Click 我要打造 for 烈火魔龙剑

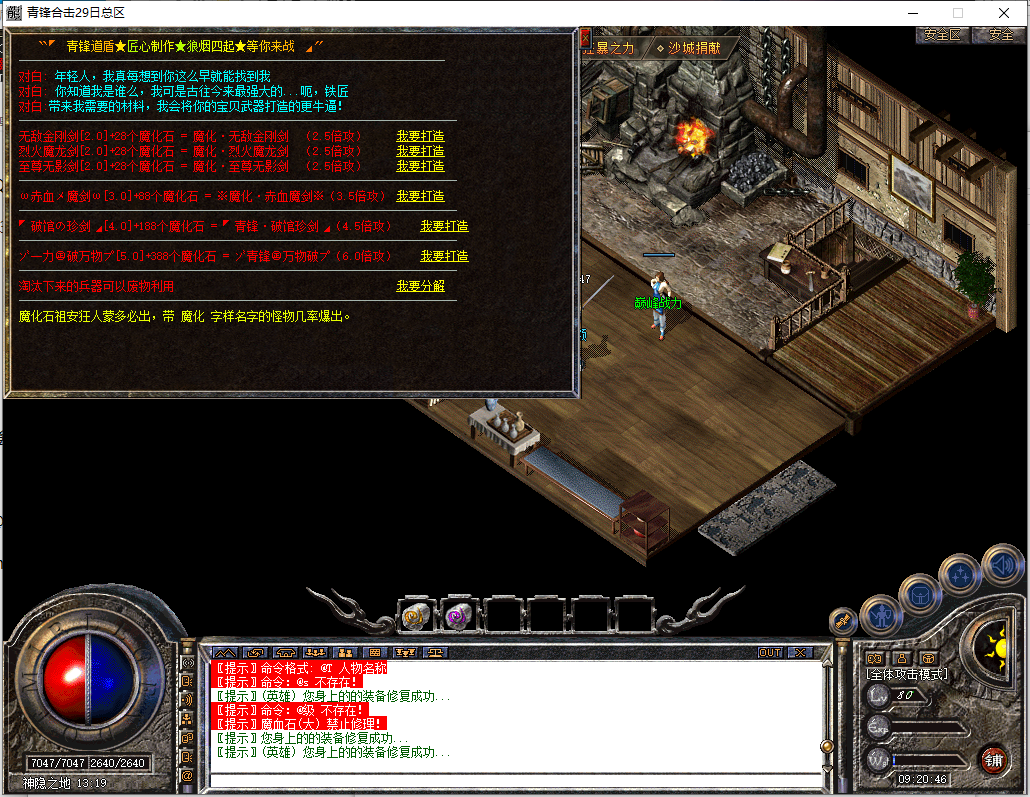pos(420,151)
